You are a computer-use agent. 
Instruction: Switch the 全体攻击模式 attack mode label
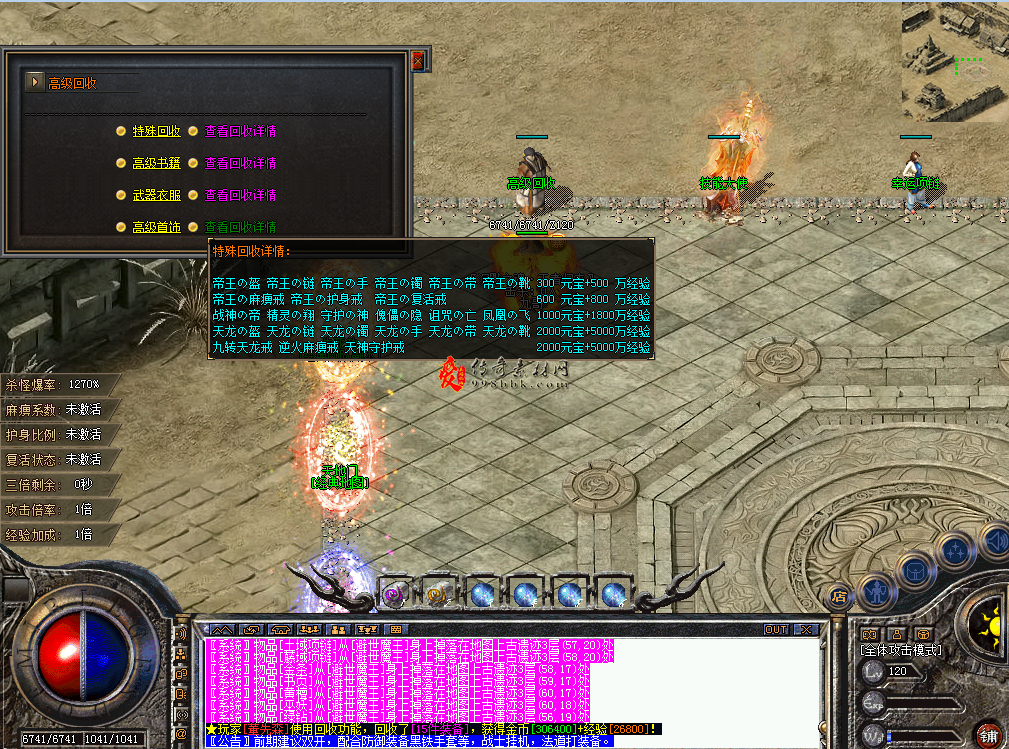coord(901,649)
